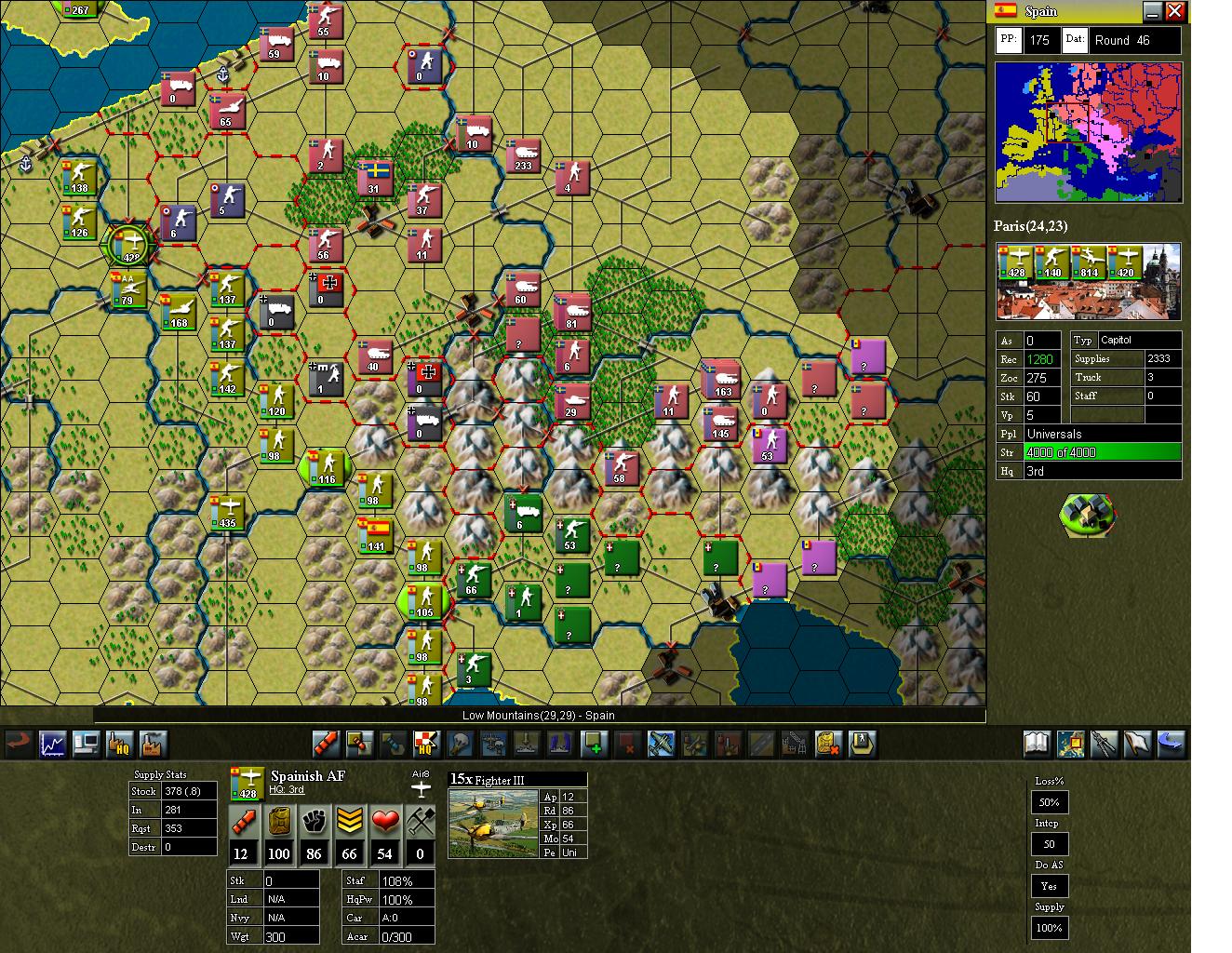
Task: Click the white flag surrender icon
Action: [x=1138, y=743]
